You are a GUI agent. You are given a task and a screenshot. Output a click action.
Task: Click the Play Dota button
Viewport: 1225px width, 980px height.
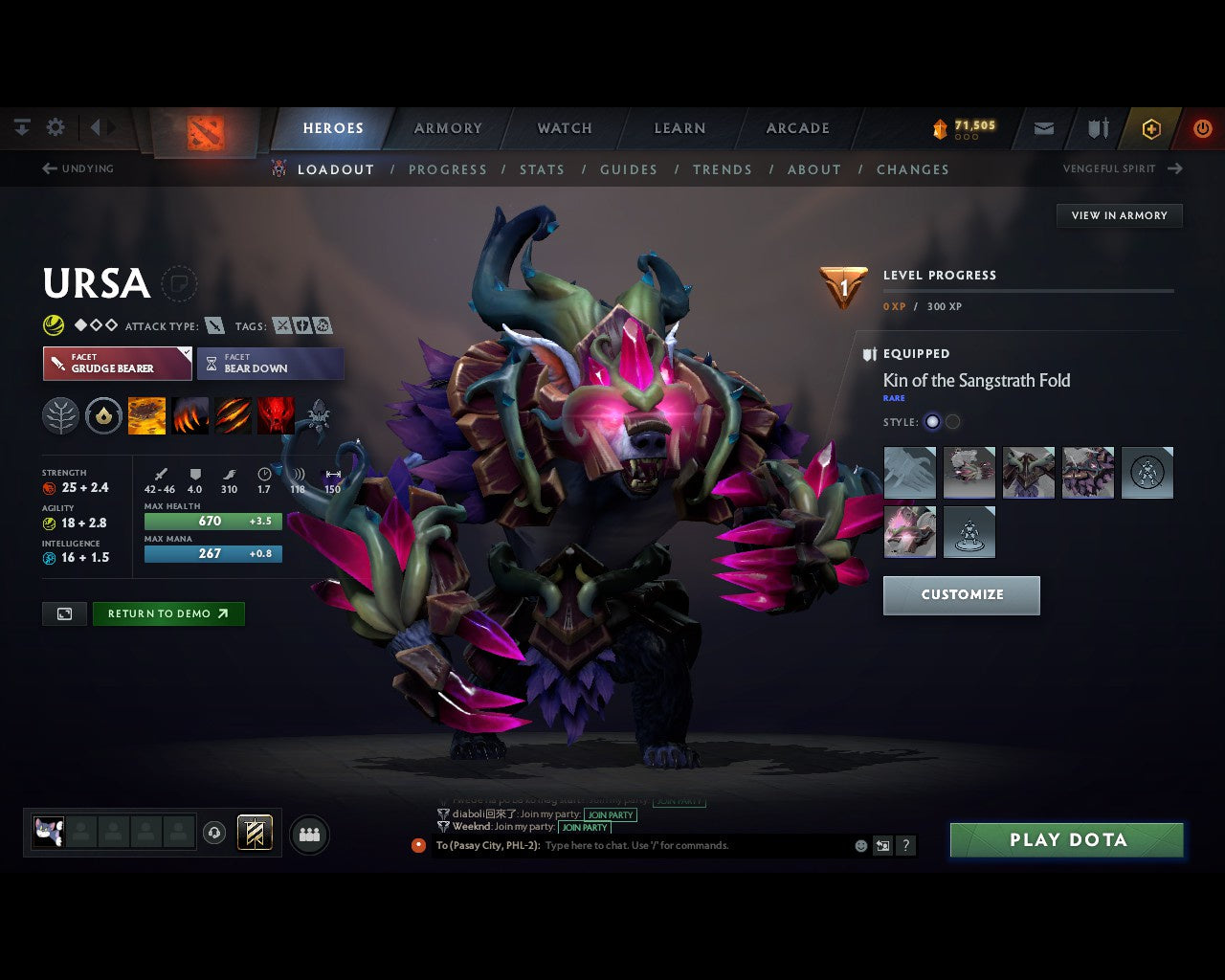coord(1065,839)
